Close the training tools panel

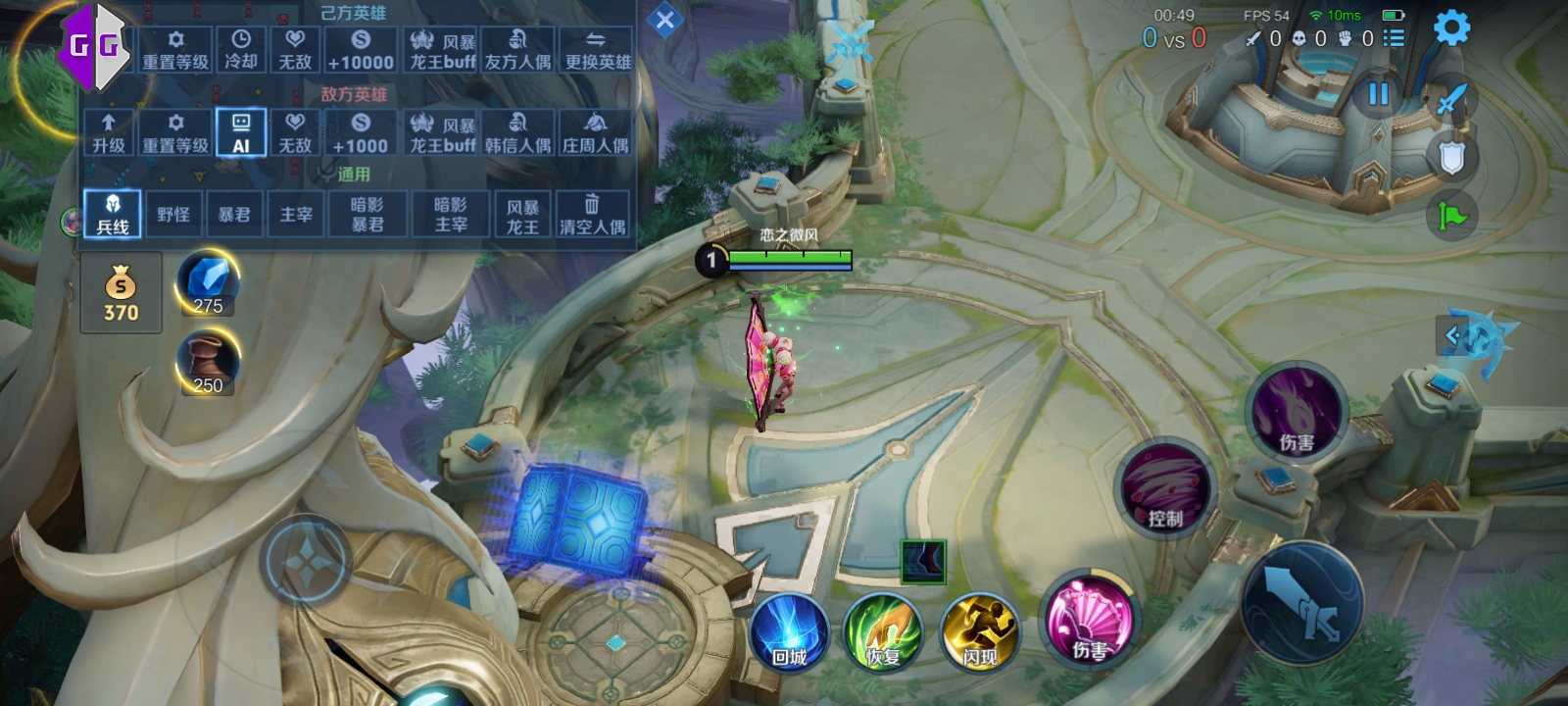coord(664,21)
